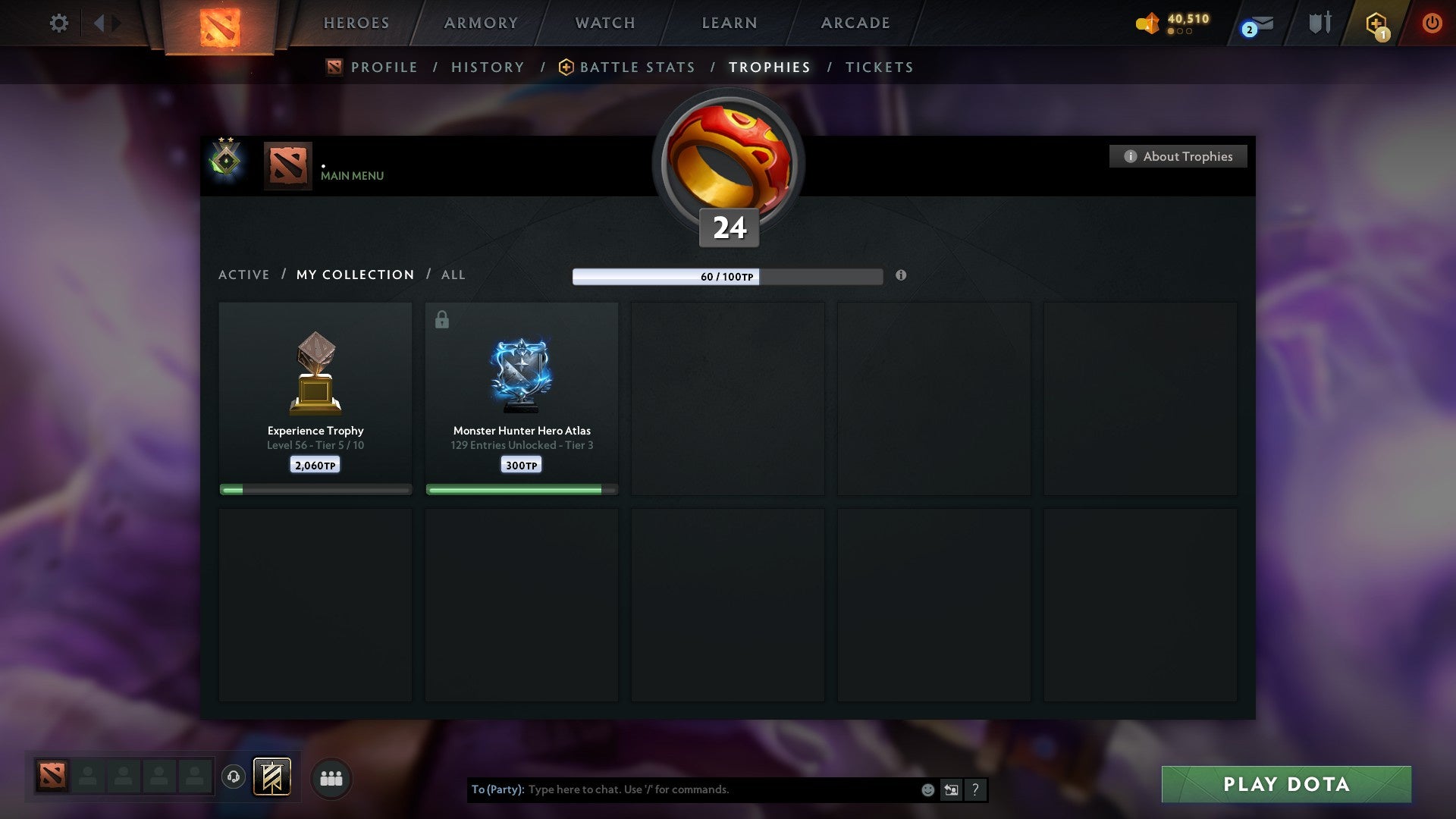Image resolution: width=1456 pixels, height=819 pixels.
Task: Open Dota Plus hexagon icon
Action: (x=1376, y=23)
